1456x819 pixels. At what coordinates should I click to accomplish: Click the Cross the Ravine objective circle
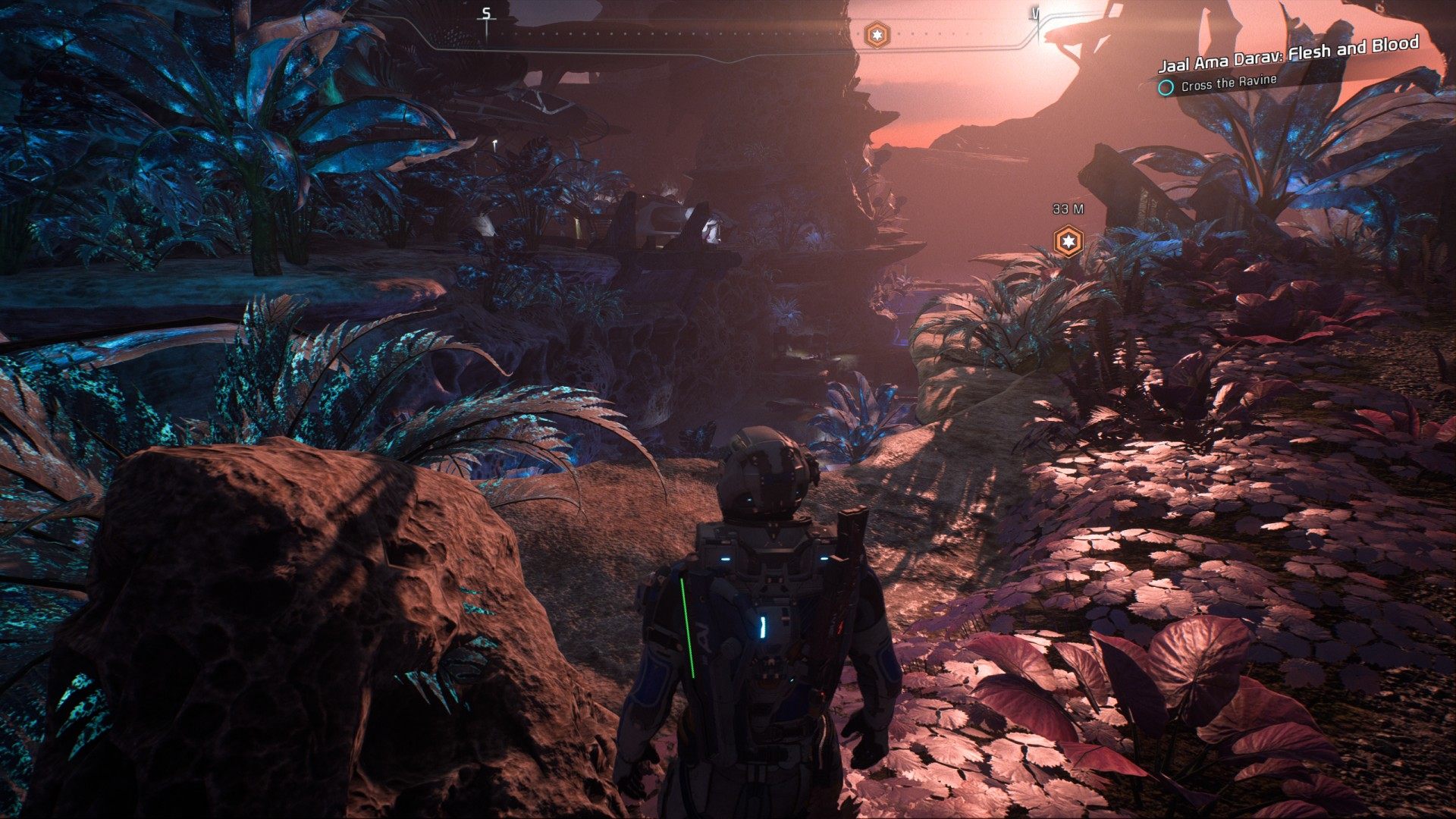(1166, 88)
